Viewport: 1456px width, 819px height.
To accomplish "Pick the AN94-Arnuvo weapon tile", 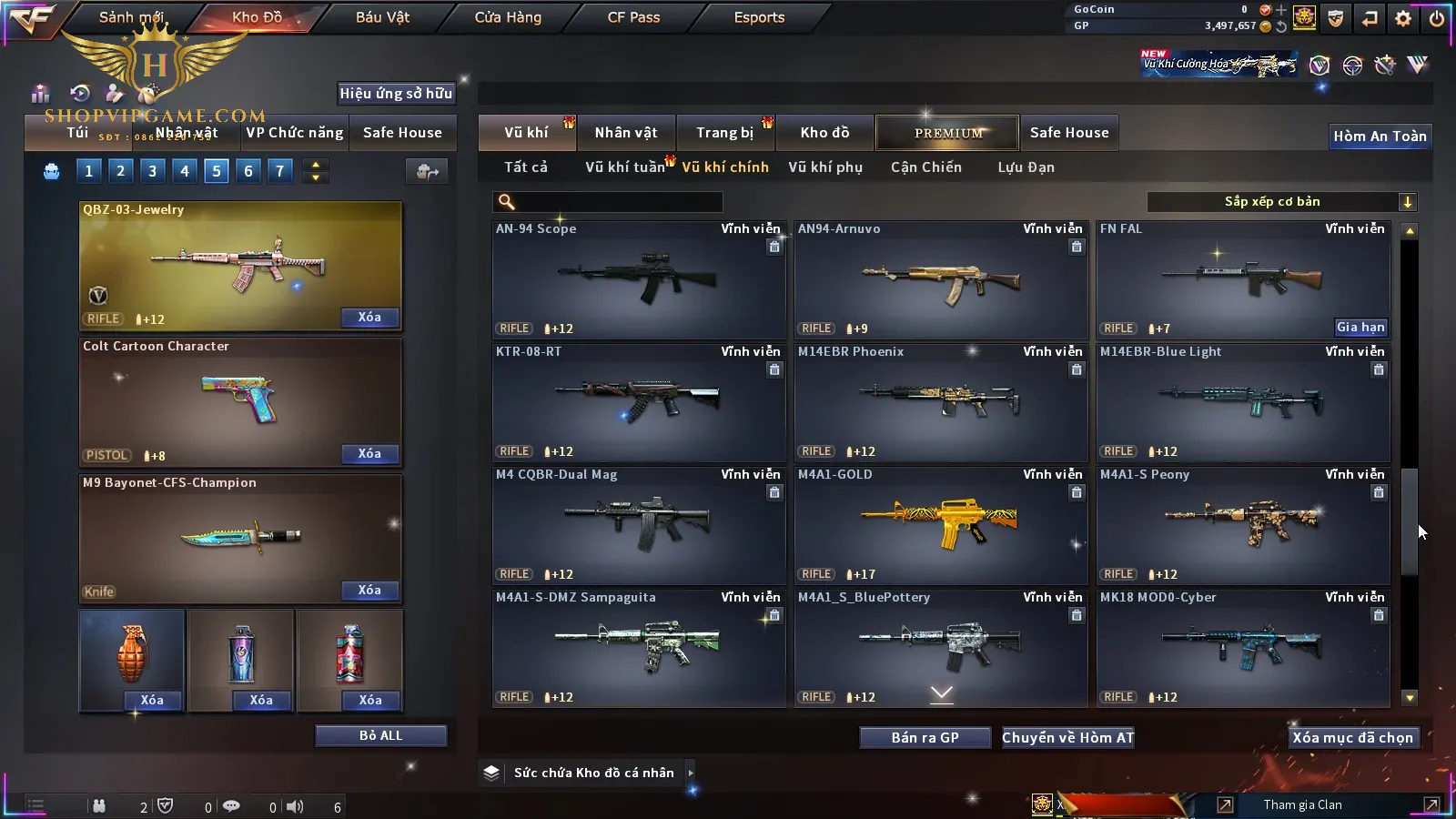I will coord(941,278).
